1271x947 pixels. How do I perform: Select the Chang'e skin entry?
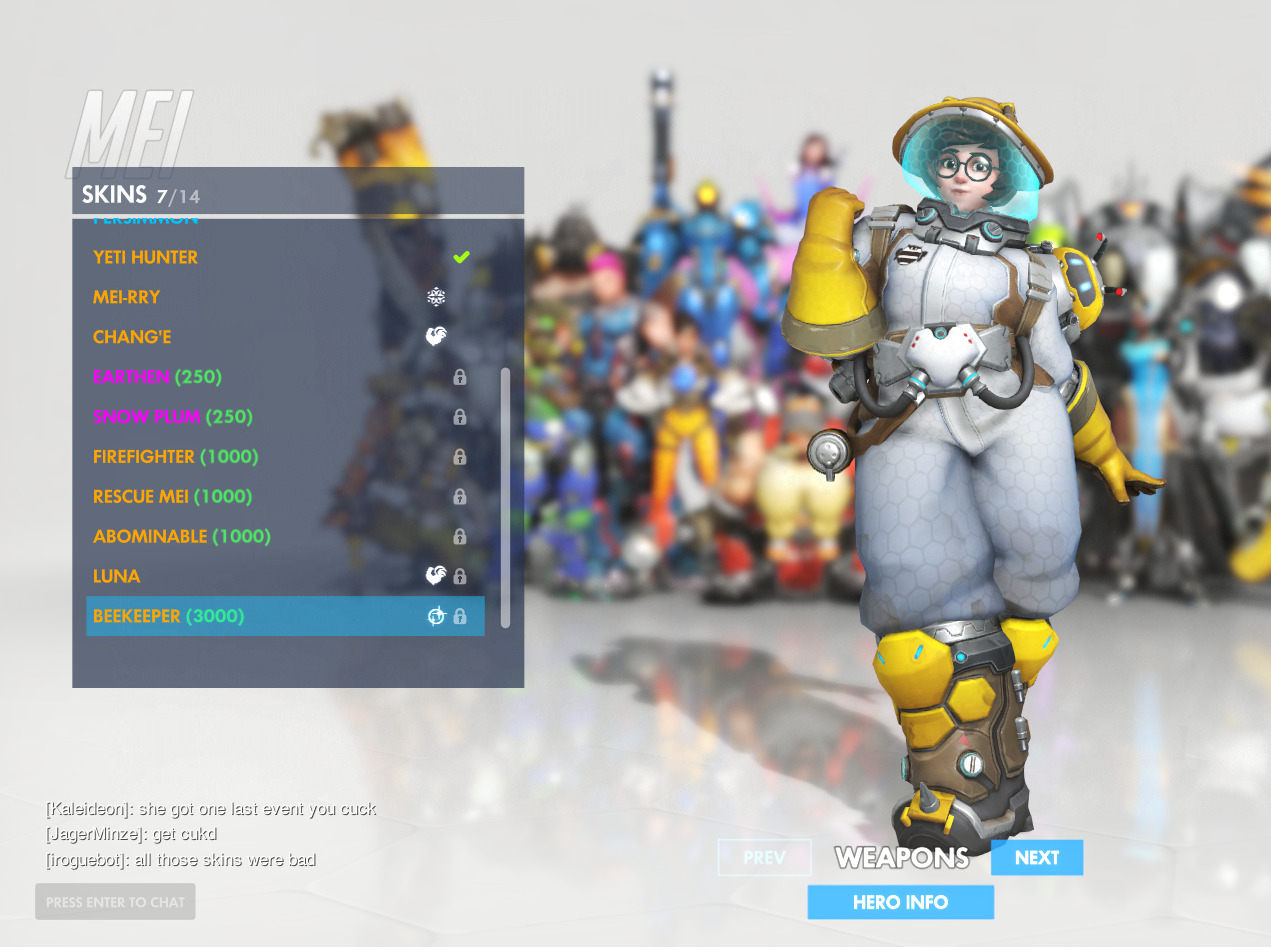132,337
